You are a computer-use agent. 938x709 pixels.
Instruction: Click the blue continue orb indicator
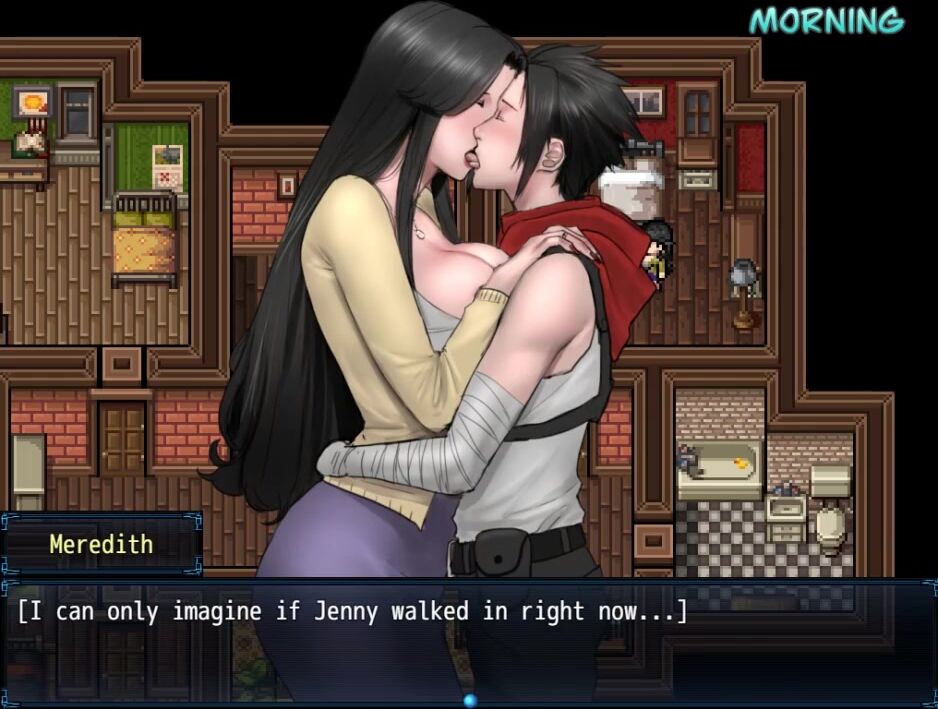tap(469, 700)
